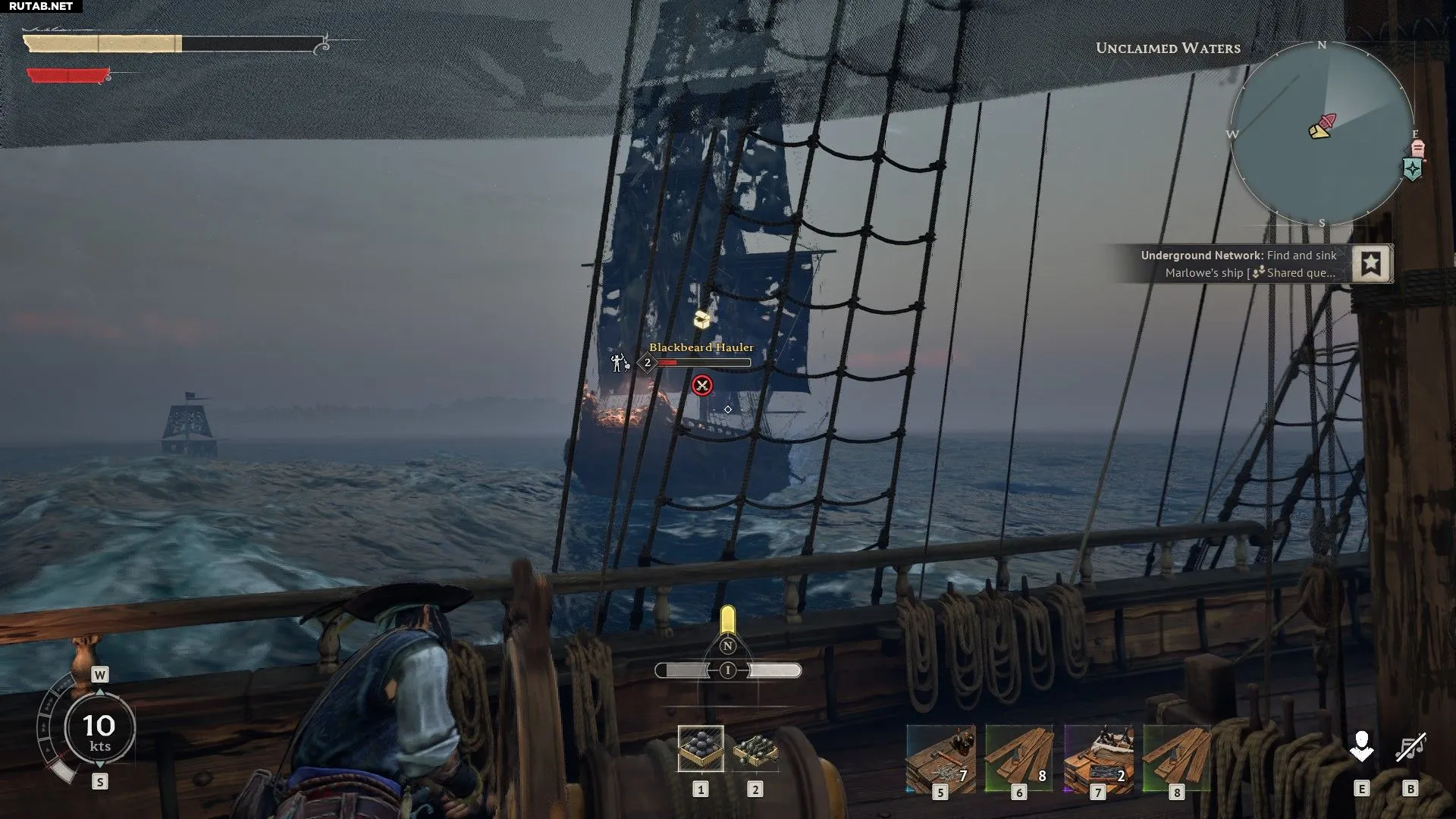Open the Underground Network quest tracker
The width and height of the screenshot is (1456, 819).
tap(1240, 264)
